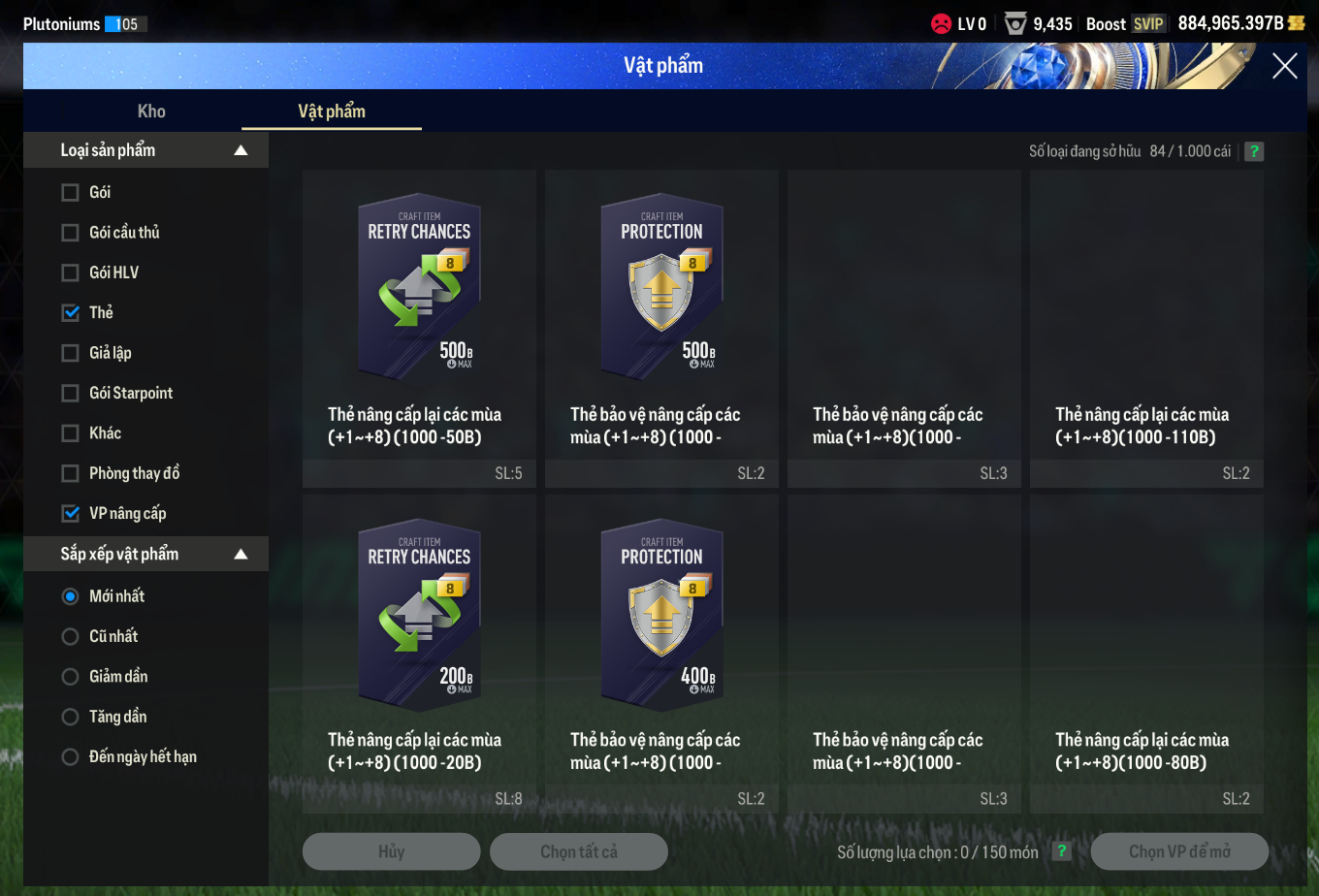The height and width of the screenshot is (896, 1319).
Task: Enable the Gói HLV filter
Action: 71,272
